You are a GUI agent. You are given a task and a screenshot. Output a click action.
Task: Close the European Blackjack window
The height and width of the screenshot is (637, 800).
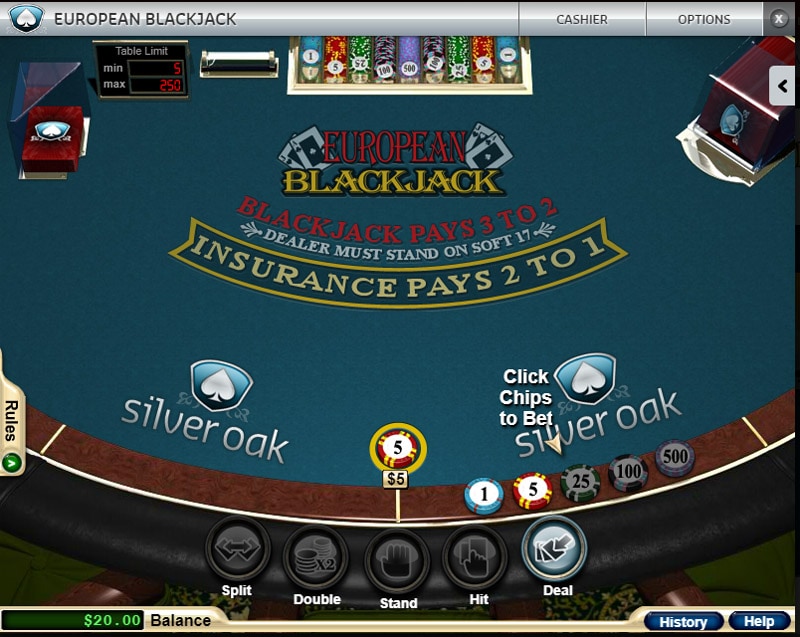tap(780, 18)
